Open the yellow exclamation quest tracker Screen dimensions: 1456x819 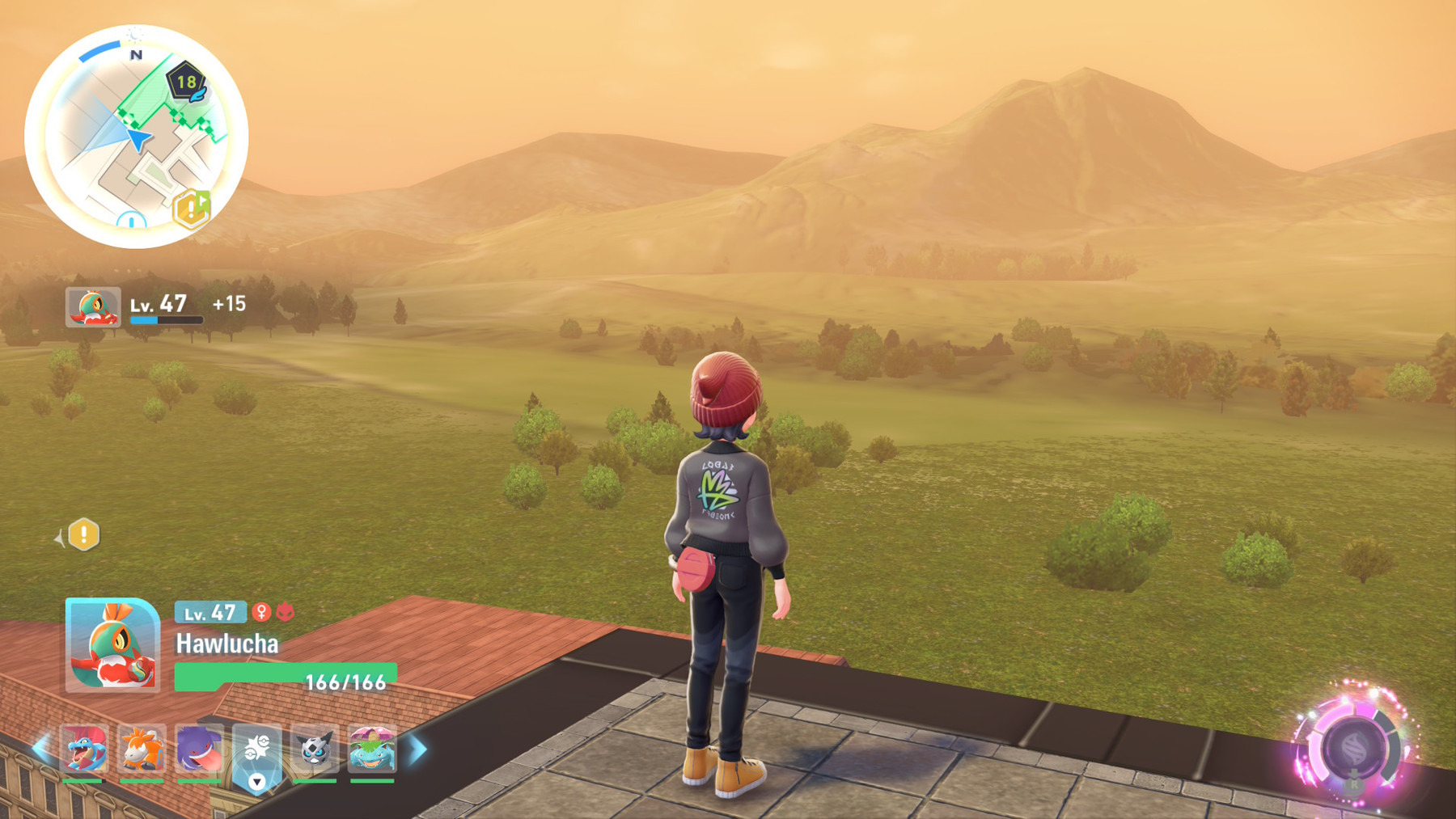click(83, 535)
